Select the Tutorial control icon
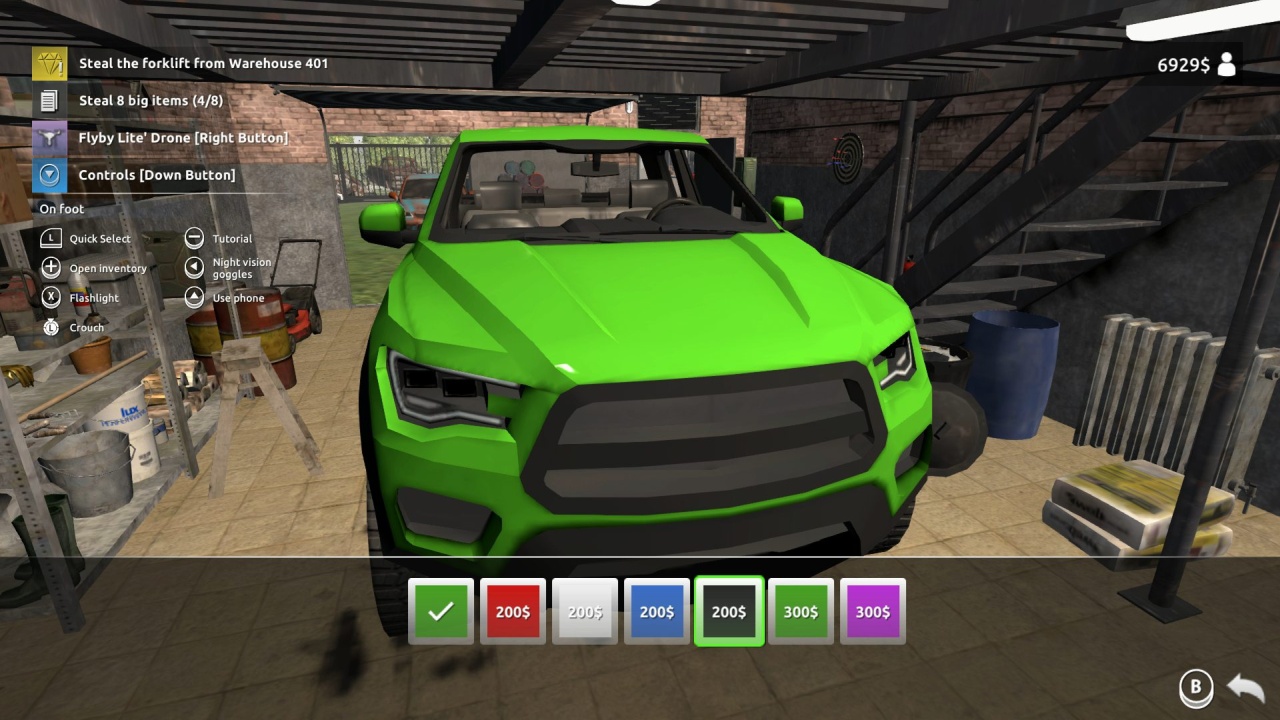 pyautogui.click(x=192, y=238)
